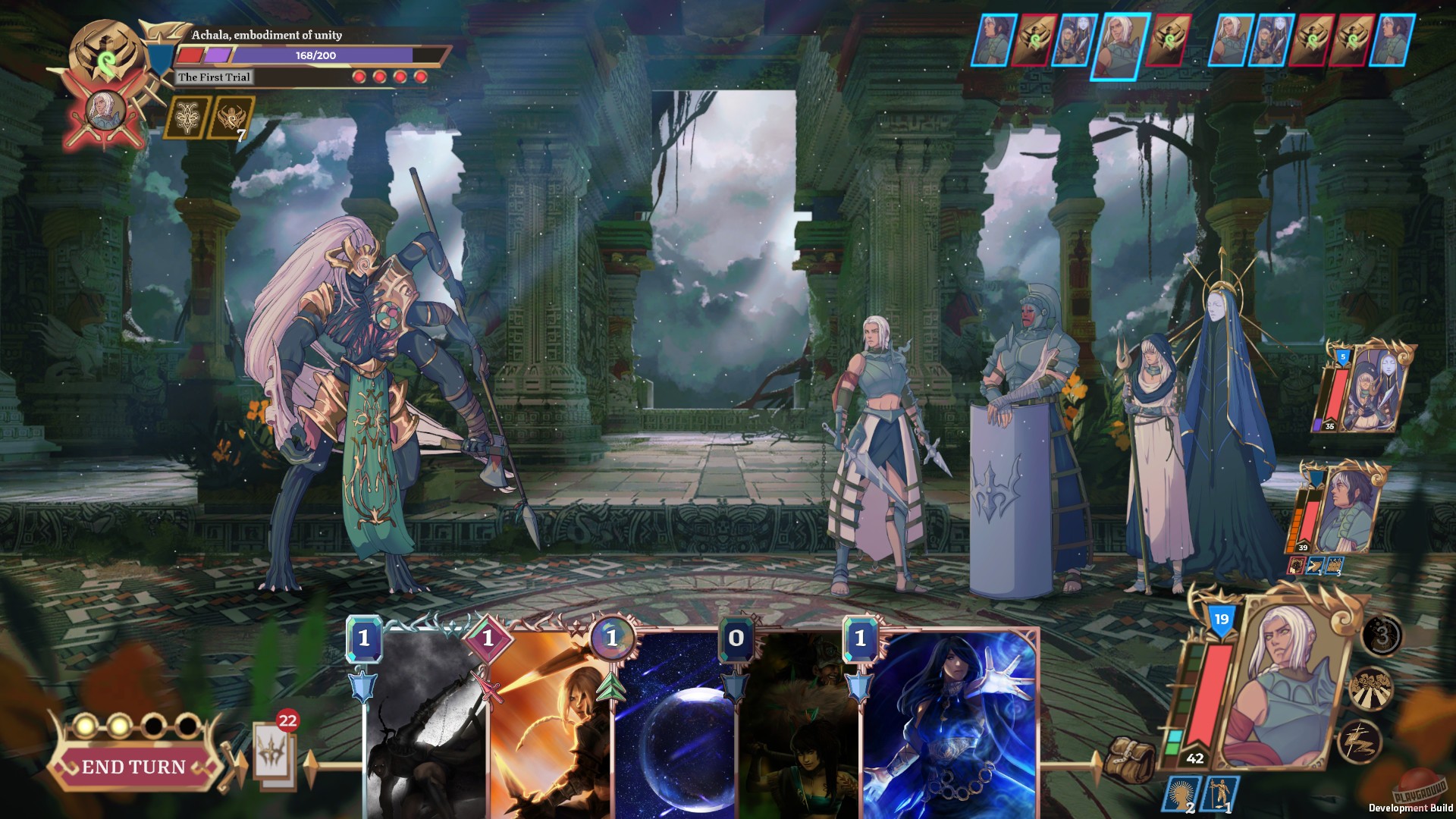Click The First Trial label
The height and width of the screenshot is (819, 1456).
(215, 77)
